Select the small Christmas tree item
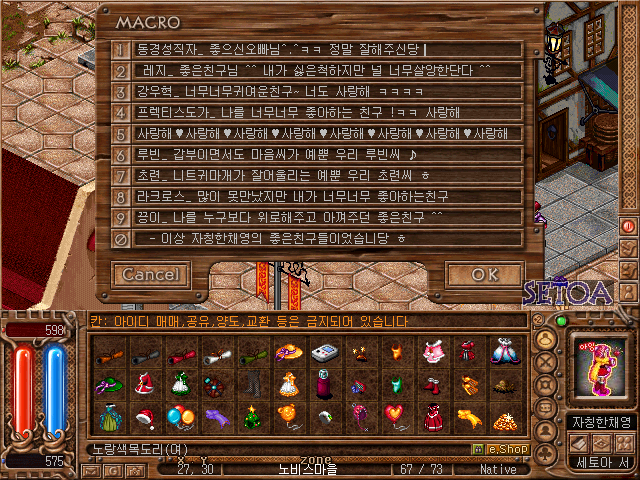Viewport: 640px width, 480px height. tap(253, 414)
